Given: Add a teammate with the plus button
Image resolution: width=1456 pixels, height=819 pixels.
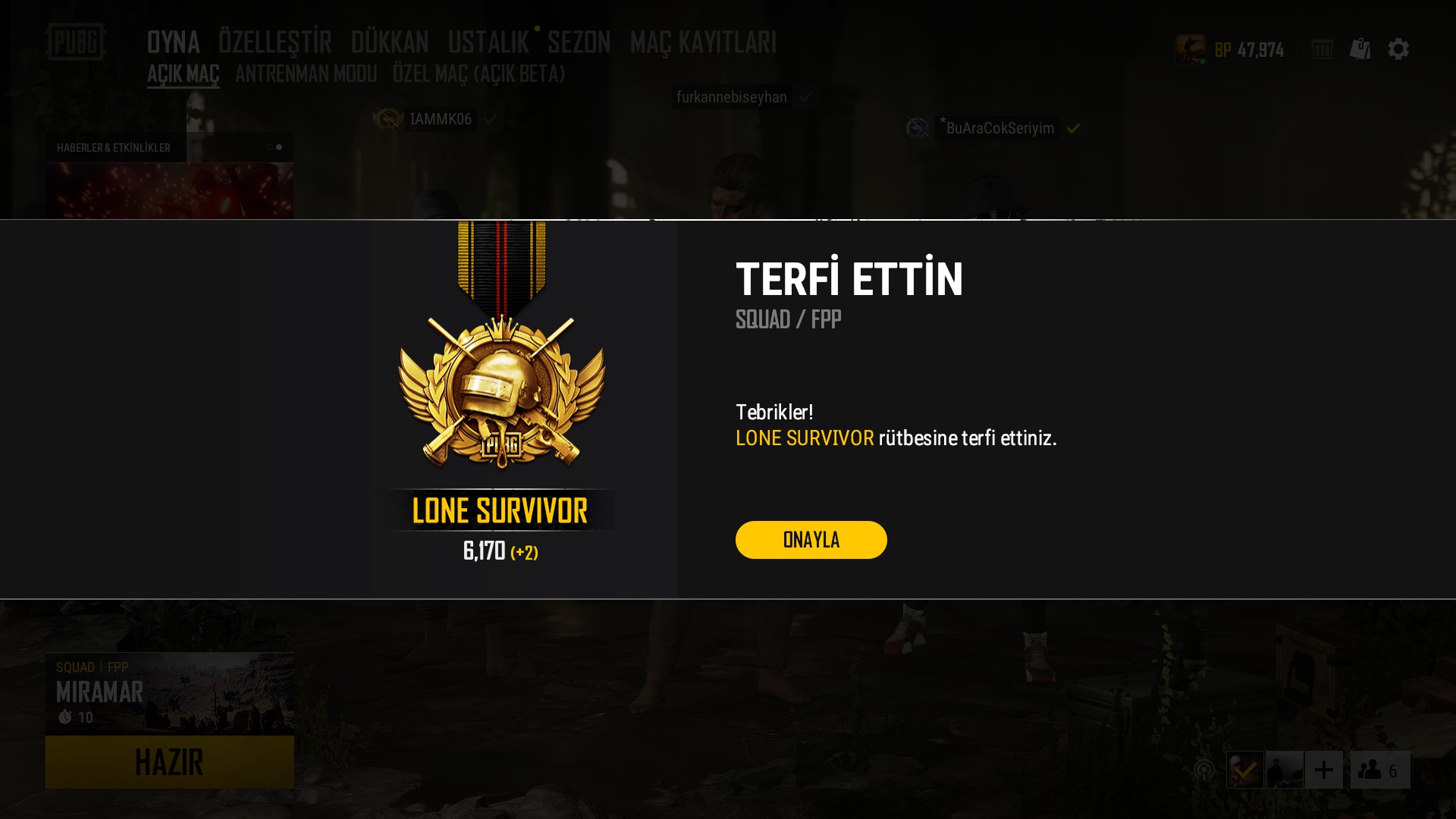Looking at the screenshot, I should click(x=1323, y=770).
